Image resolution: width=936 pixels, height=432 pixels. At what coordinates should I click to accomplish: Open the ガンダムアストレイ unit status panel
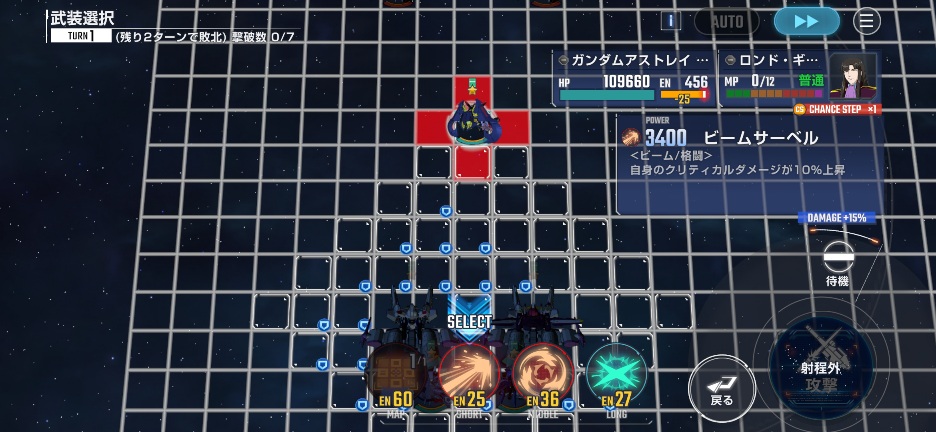pos(633,78)
